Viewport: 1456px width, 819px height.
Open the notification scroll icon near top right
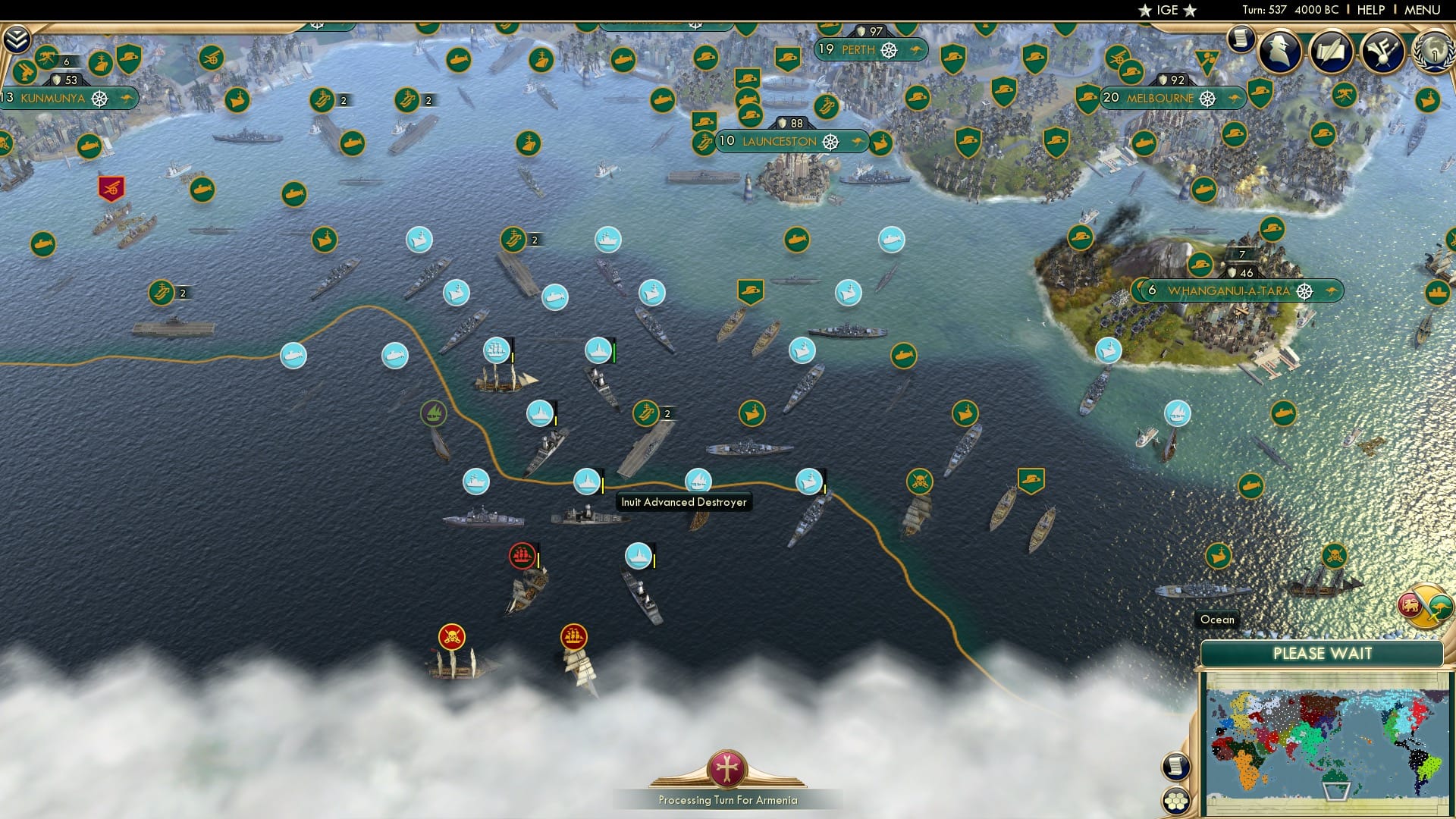(x=1241, y=39)
